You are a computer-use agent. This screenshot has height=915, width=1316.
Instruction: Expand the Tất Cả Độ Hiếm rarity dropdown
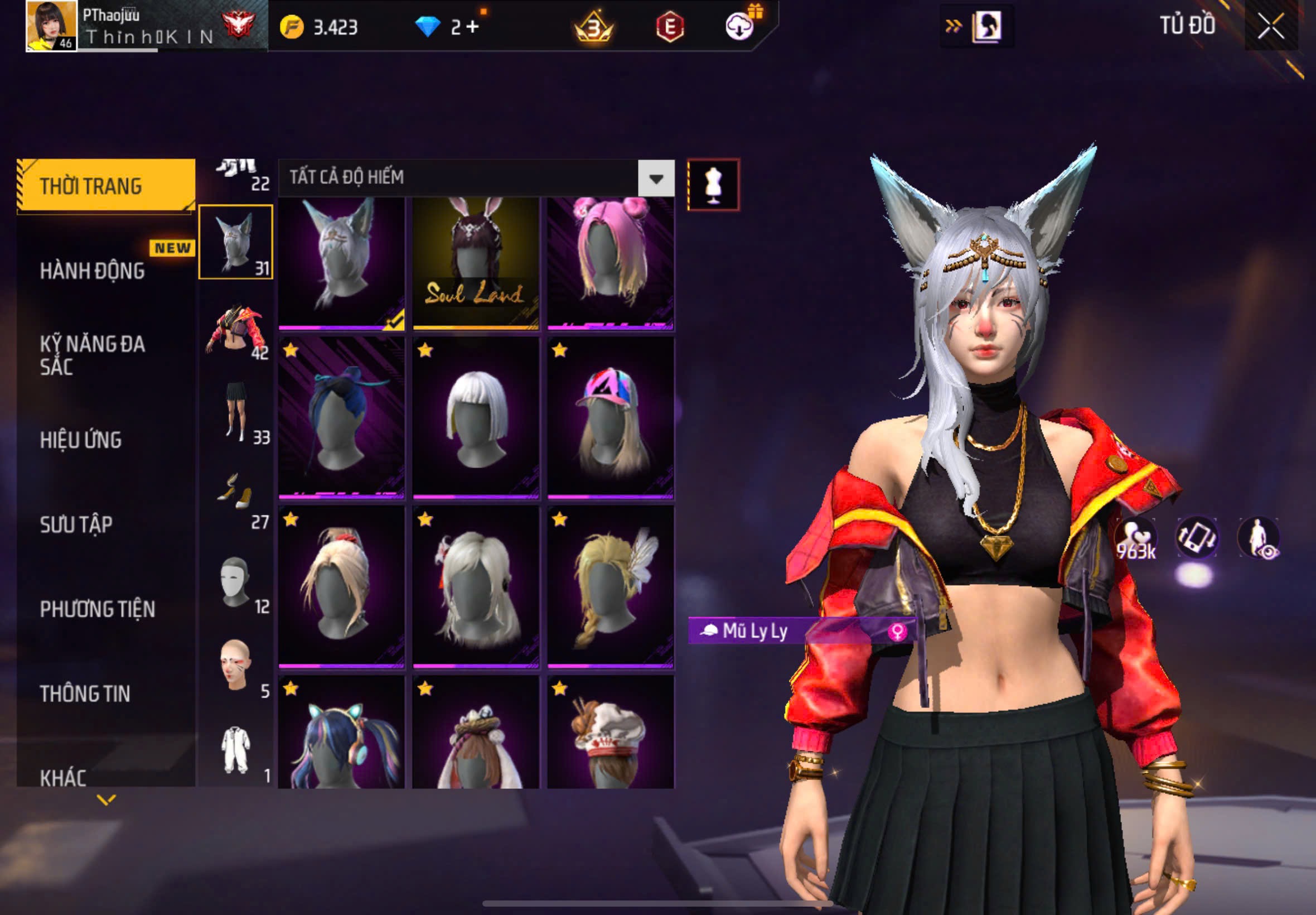656,179
